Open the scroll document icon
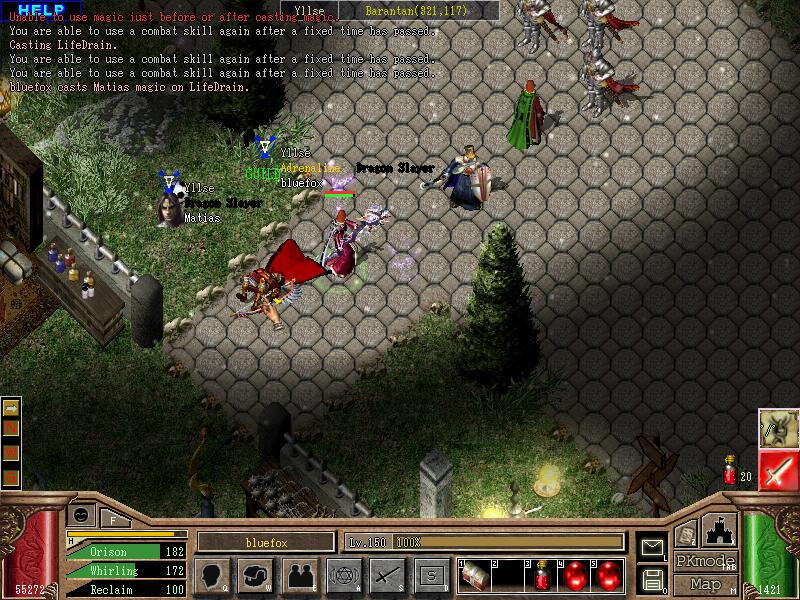The width and height of the screenshot is (800, 600). (686, 536)
